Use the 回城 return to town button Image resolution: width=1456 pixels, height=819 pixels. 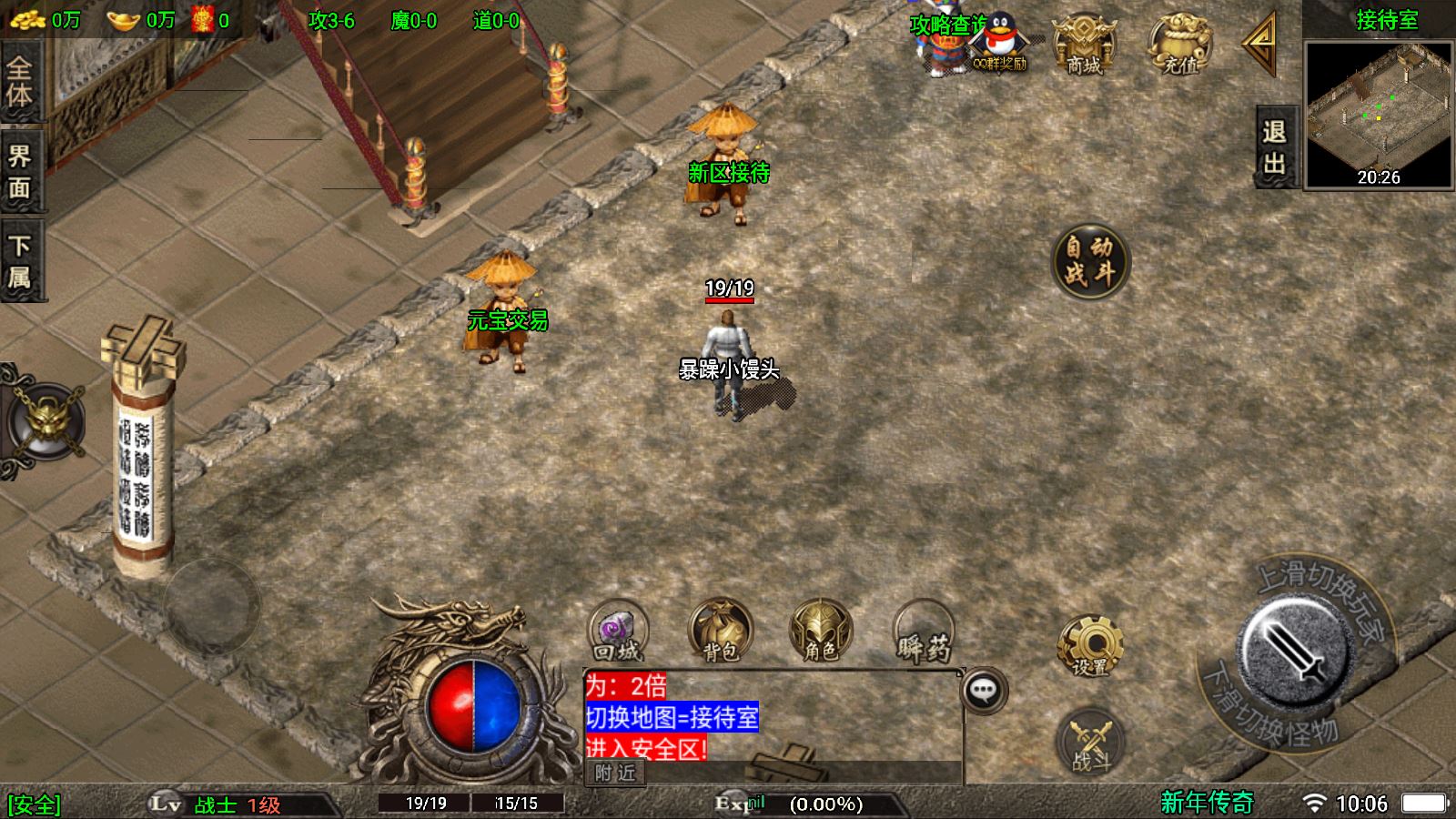[x=618, y=631]
